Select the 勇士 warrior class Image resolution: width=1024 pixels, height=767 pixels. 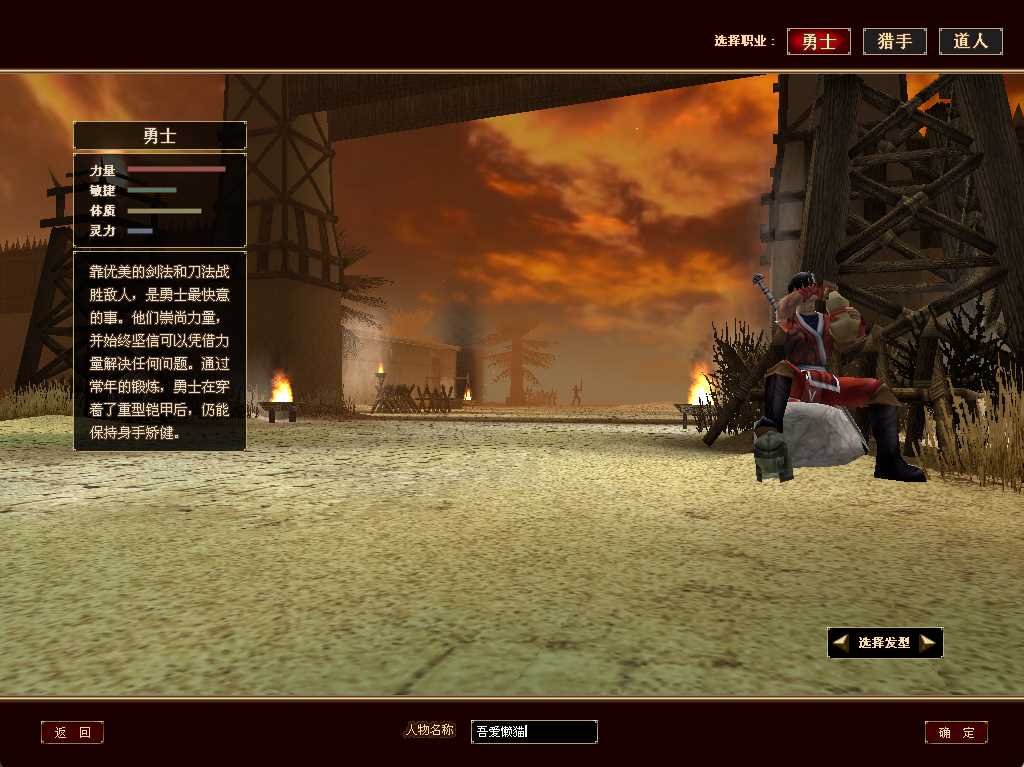[818, 41]
